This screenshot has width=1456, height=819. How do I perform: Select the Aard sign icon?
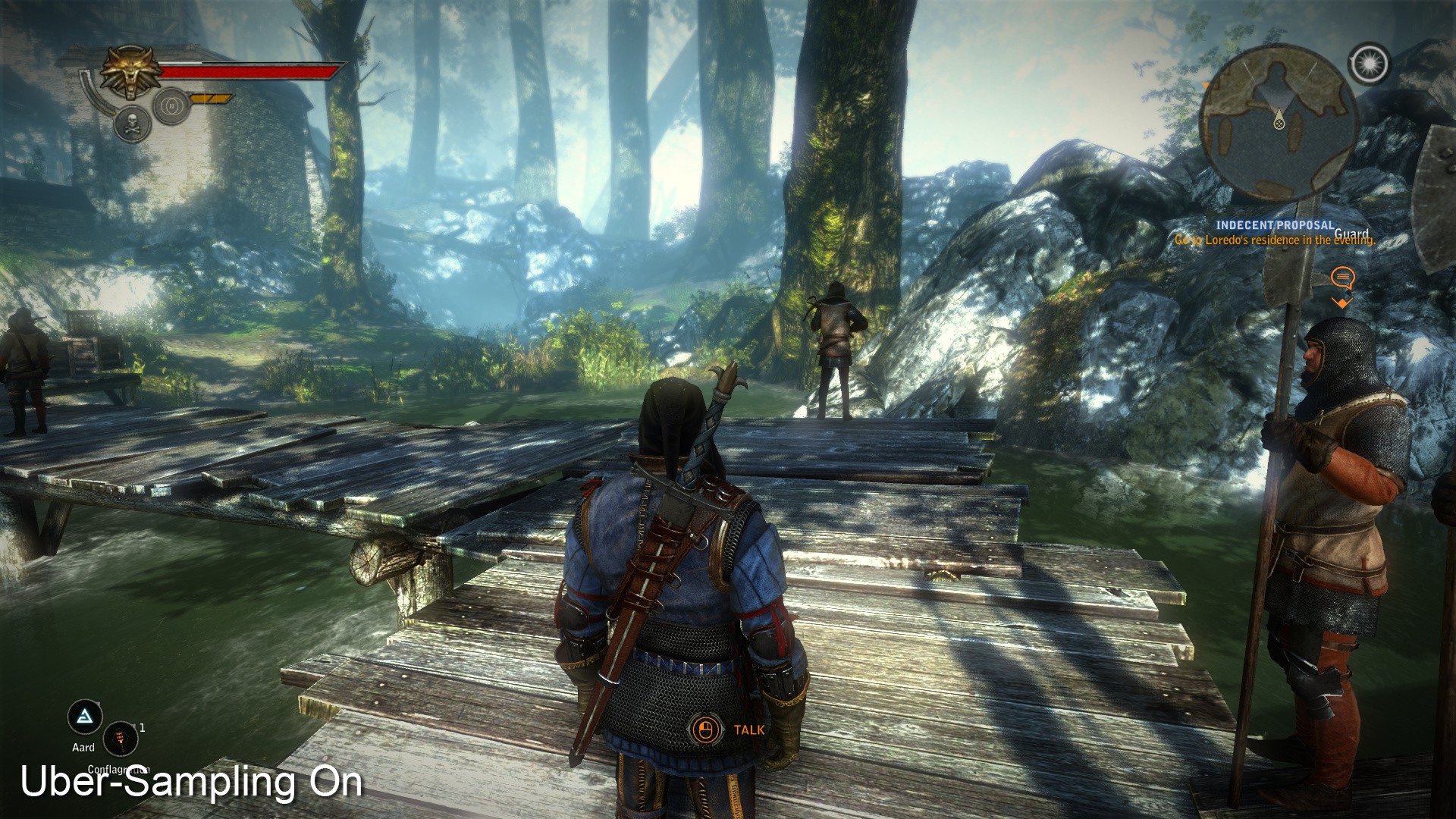point(84,717)
